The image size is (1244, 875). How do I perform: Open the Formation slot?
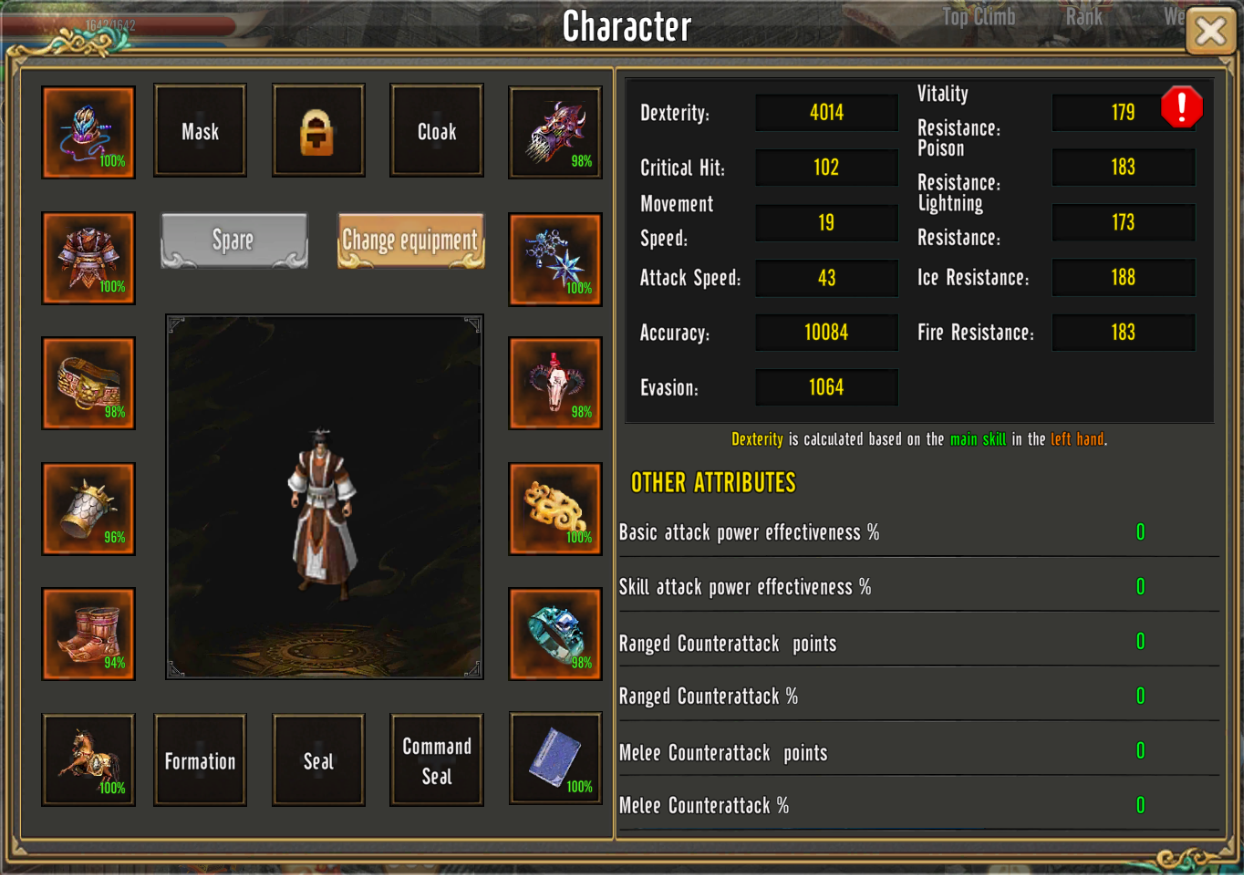point(200,760)
